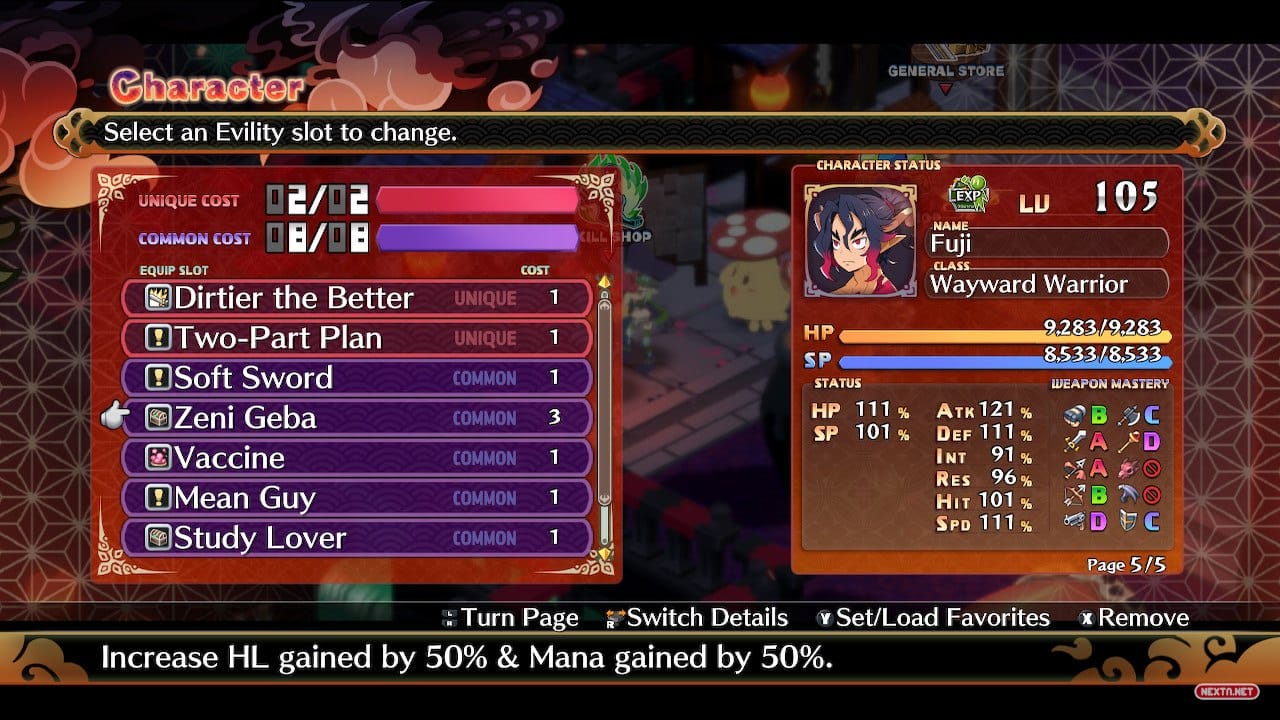Select the Dirtier the Better evility slot

356,298
